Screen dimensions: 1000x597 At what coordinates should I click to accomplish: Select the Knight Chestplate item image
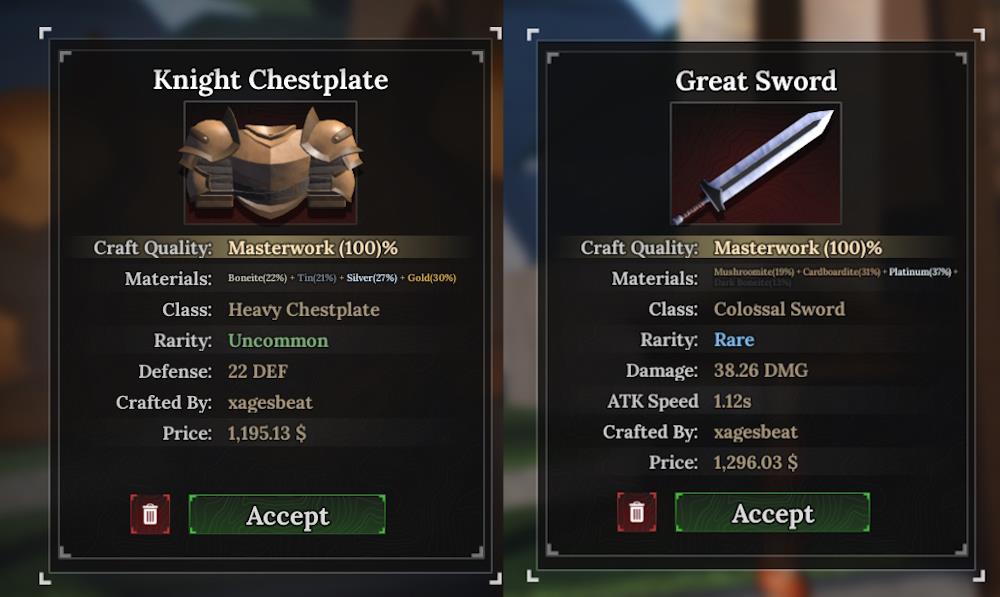point(270,163)
